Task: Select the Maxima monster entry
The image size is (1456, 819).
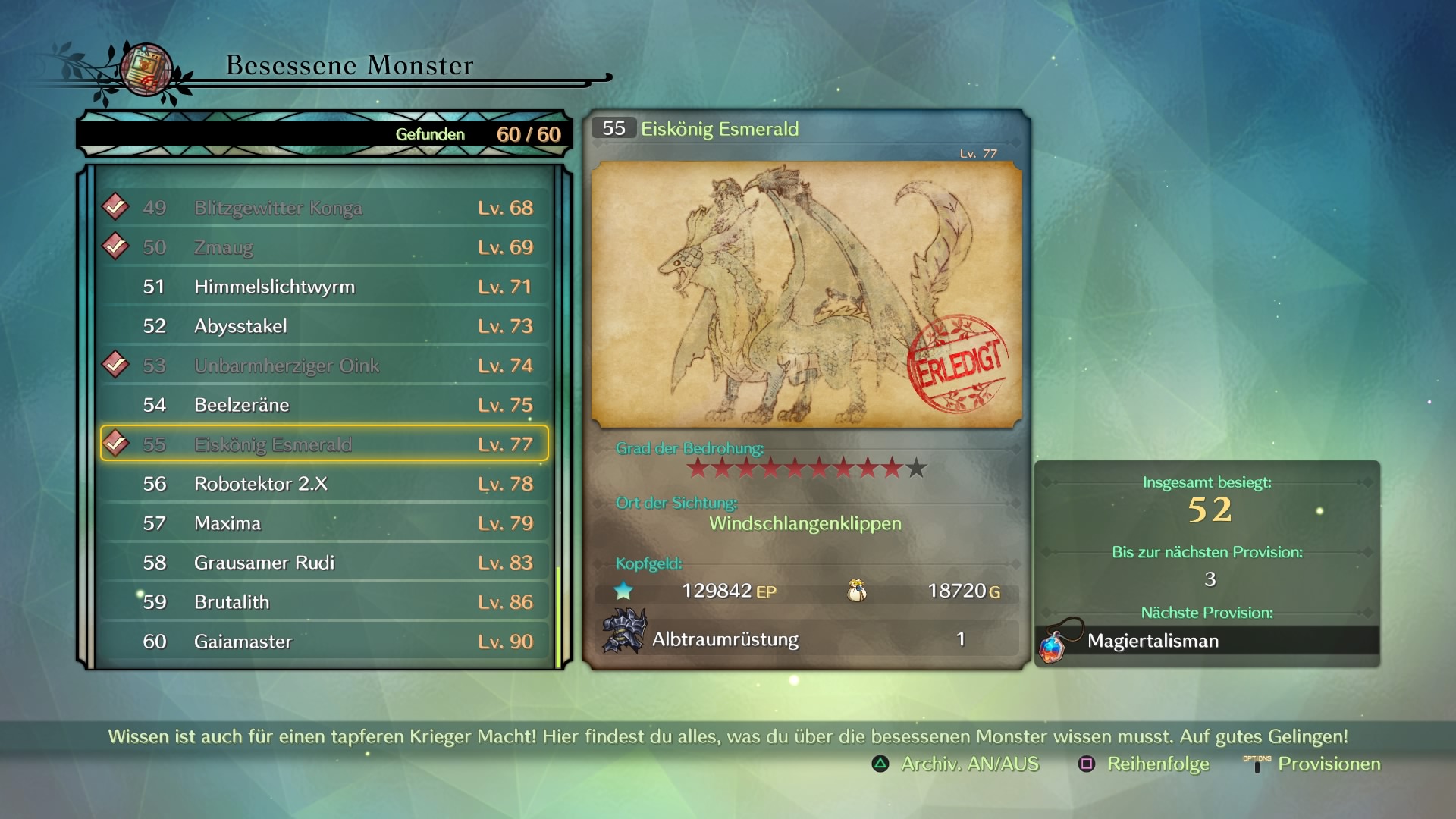Action: pos(325,523)
